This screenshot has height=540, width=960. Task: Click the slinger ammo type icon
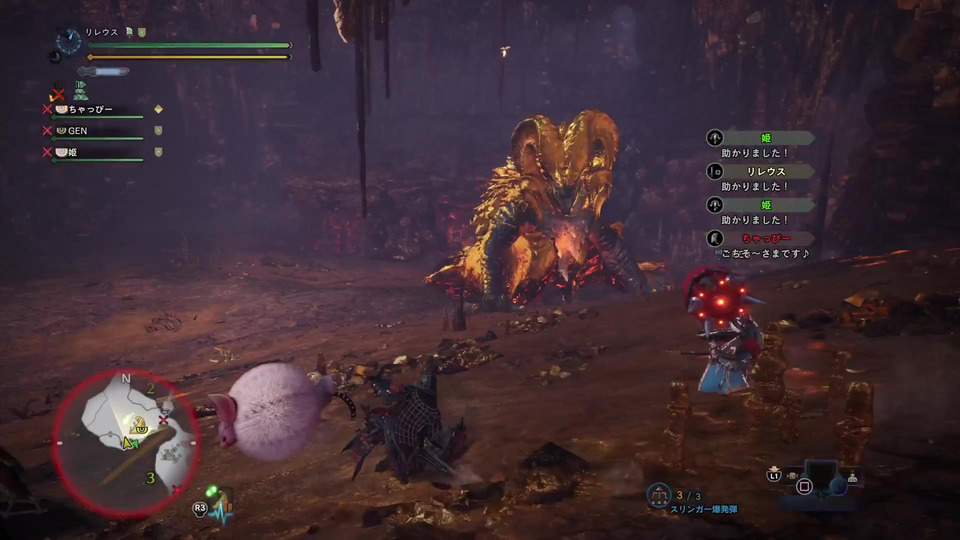pyautogui.click(x=657, y=493)
